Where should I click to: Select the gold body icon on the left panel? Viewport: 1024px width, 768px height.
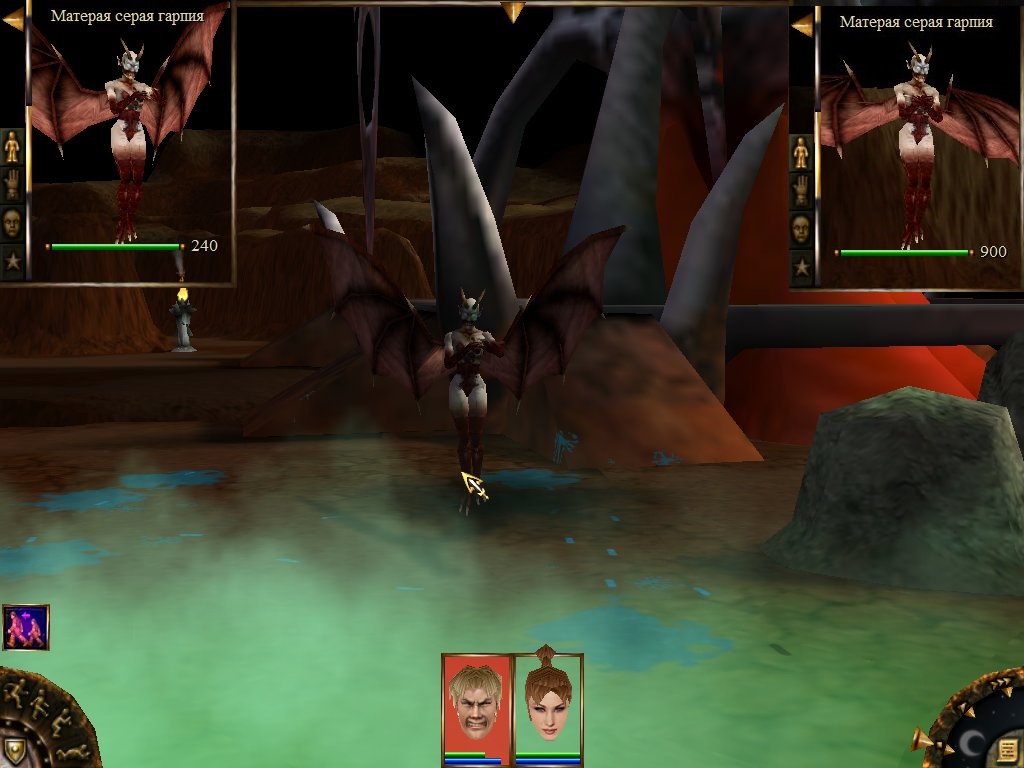(12, 147)
